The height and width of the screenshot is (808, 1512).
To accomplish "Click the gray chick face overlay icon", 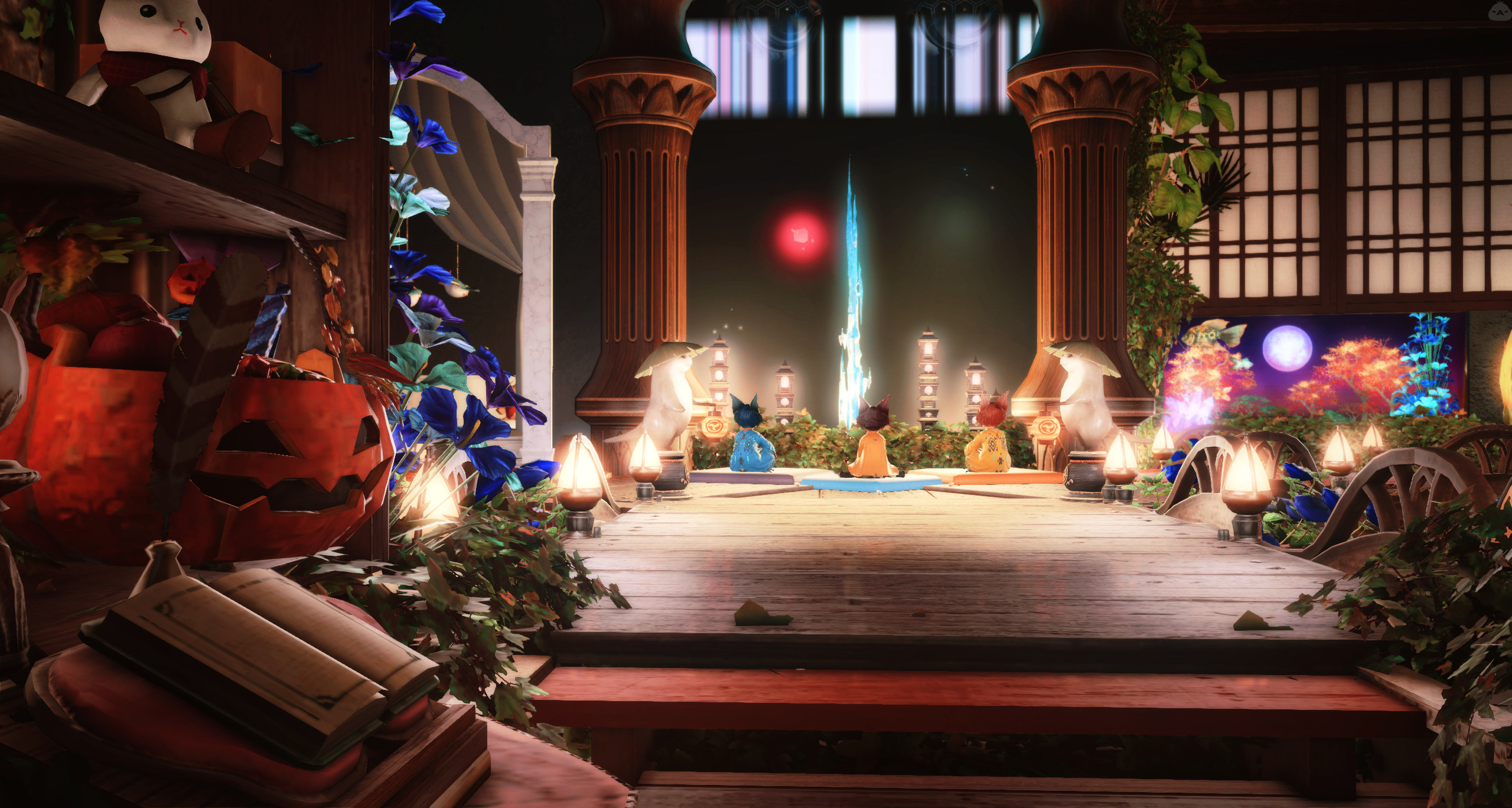I will (x=1500, y=11).
